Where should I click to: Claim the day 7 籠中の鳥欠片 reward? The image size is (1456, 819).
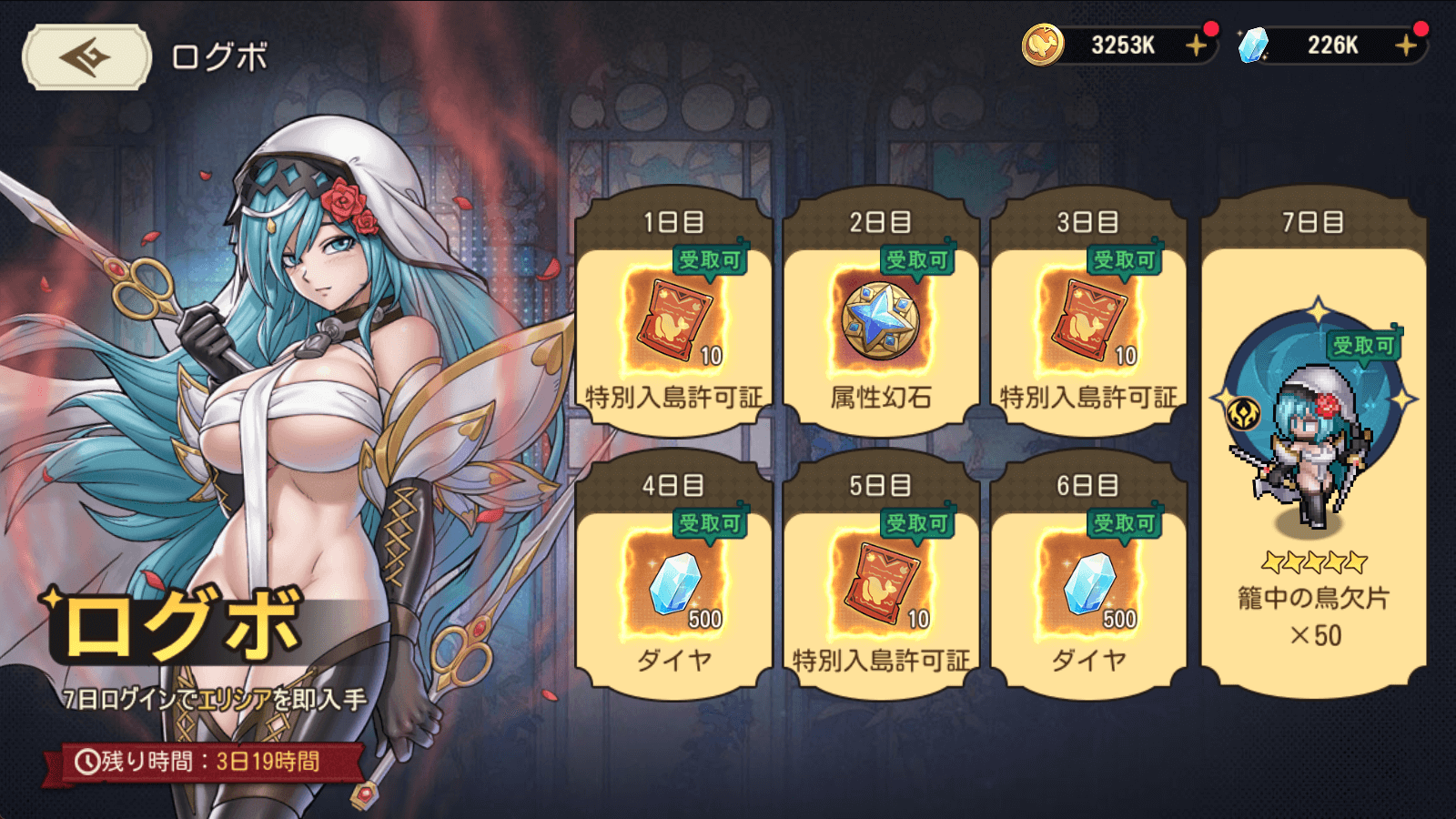coord(1313,446)
